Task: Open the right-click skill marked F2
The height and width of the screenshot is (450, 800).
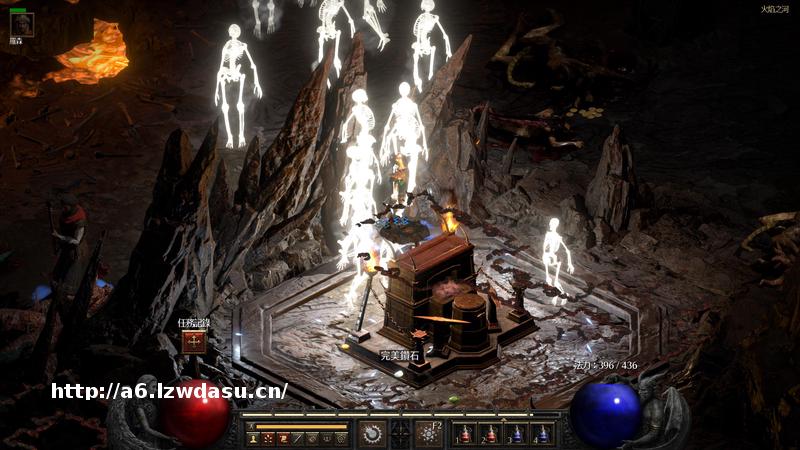Action: coord(428,433)
